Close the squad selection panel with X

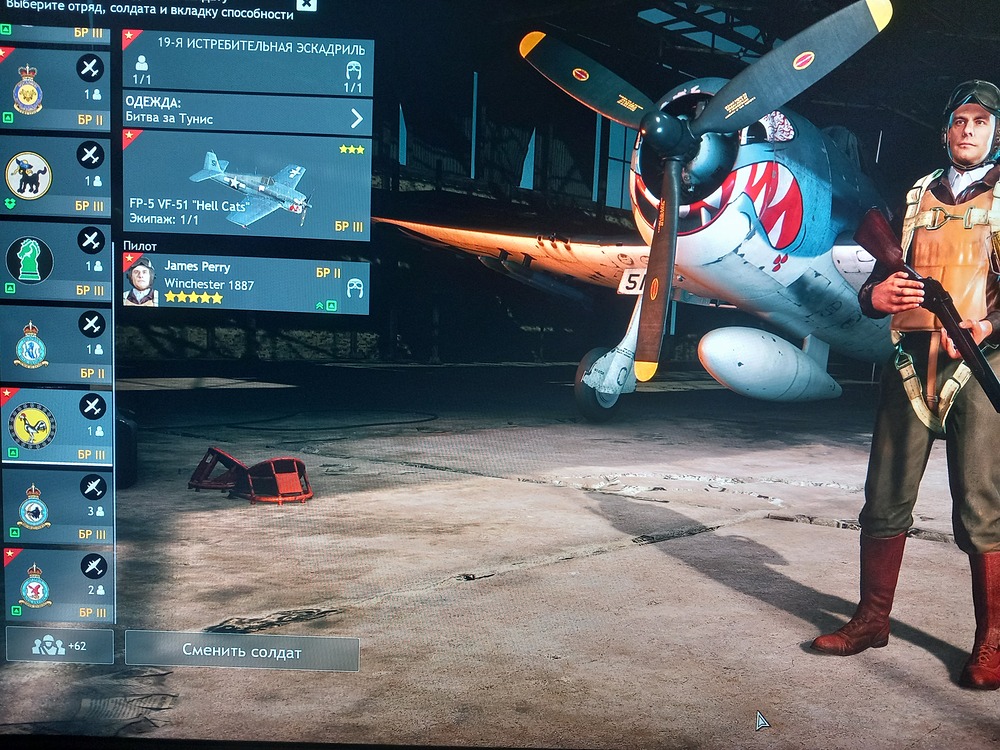click(x=306, y=4)
